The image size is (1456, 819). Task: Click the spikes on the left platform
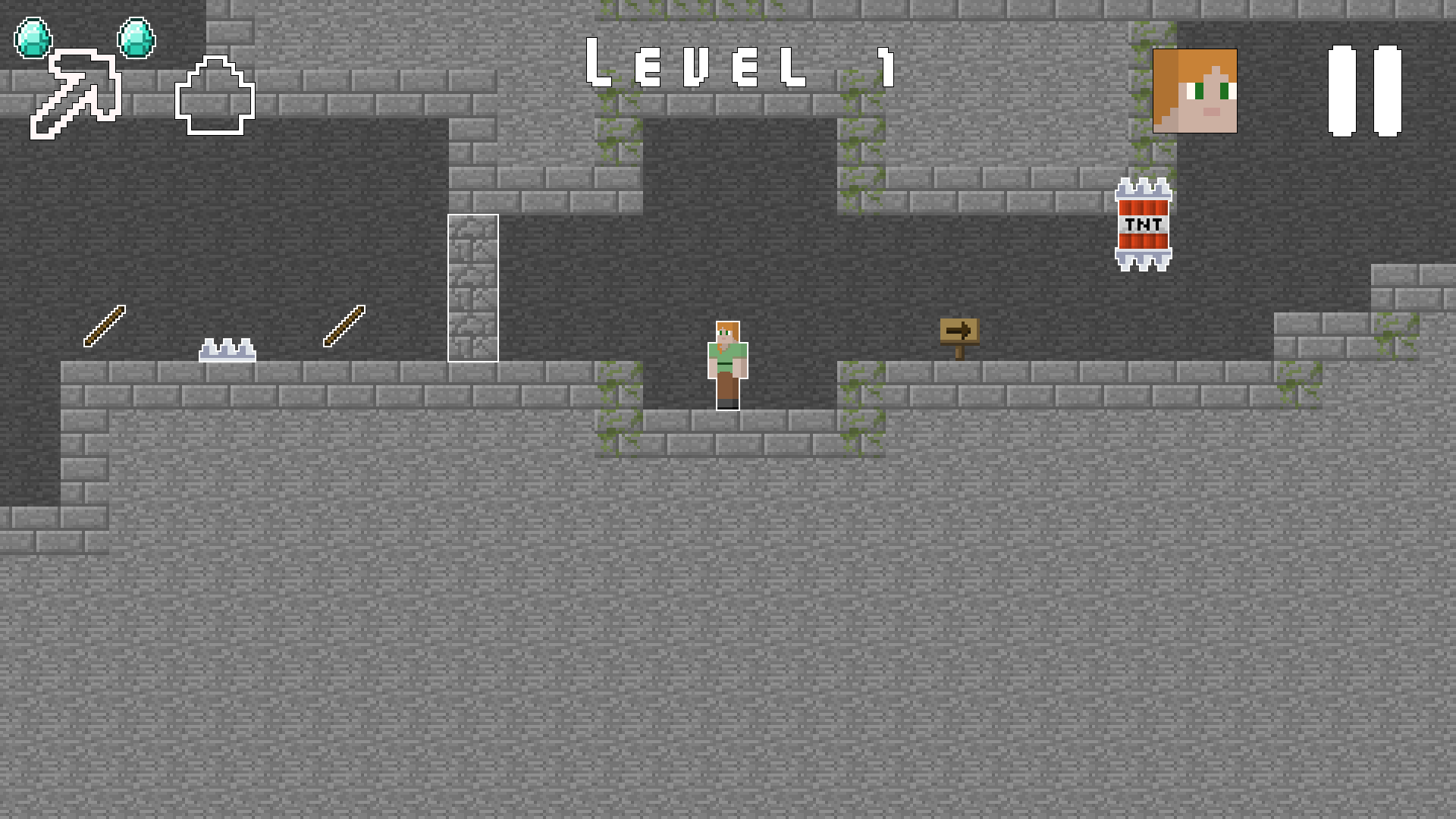coord(227,350)
